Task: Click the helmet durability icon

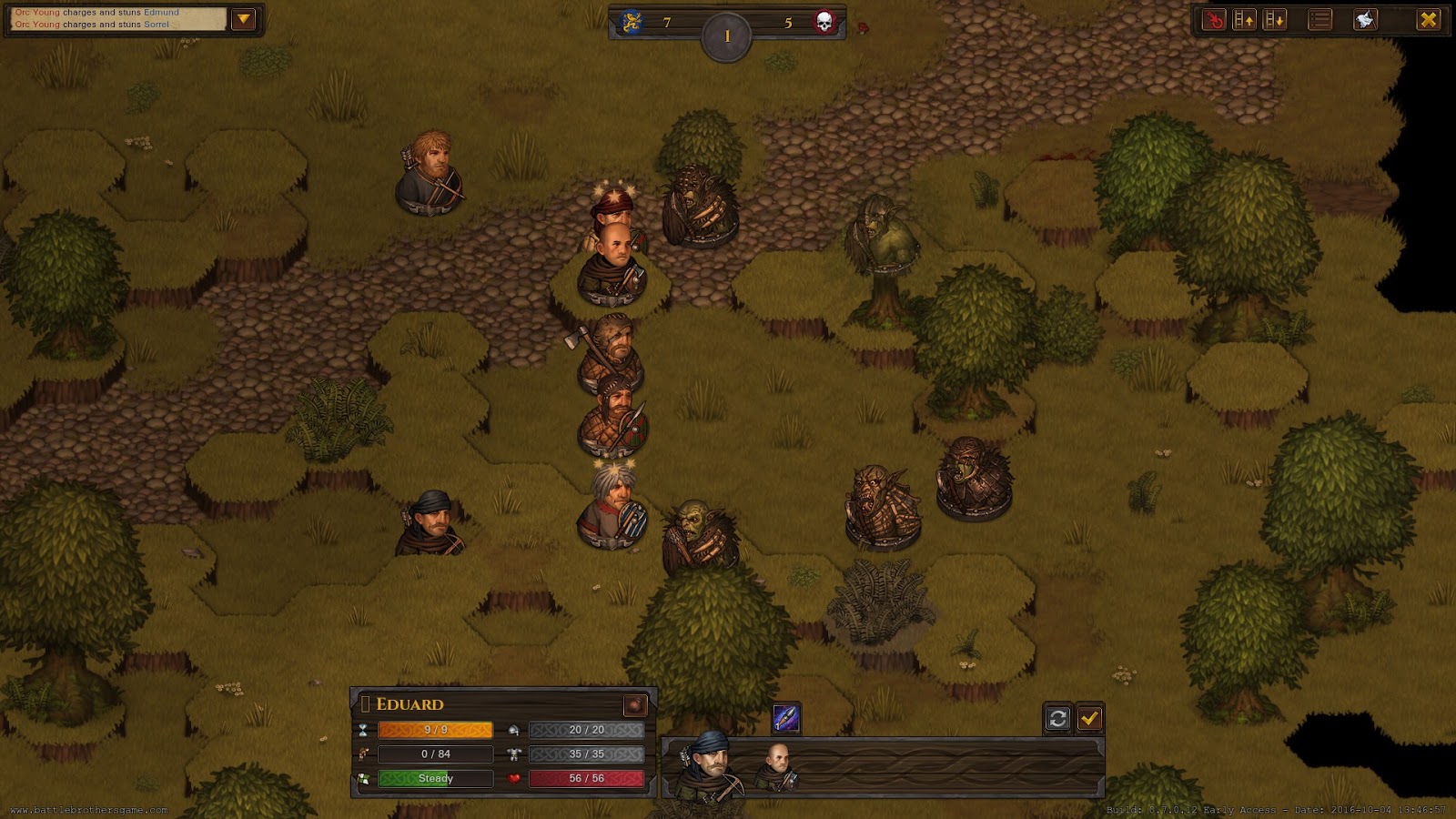Action: [x=513, y=729]
